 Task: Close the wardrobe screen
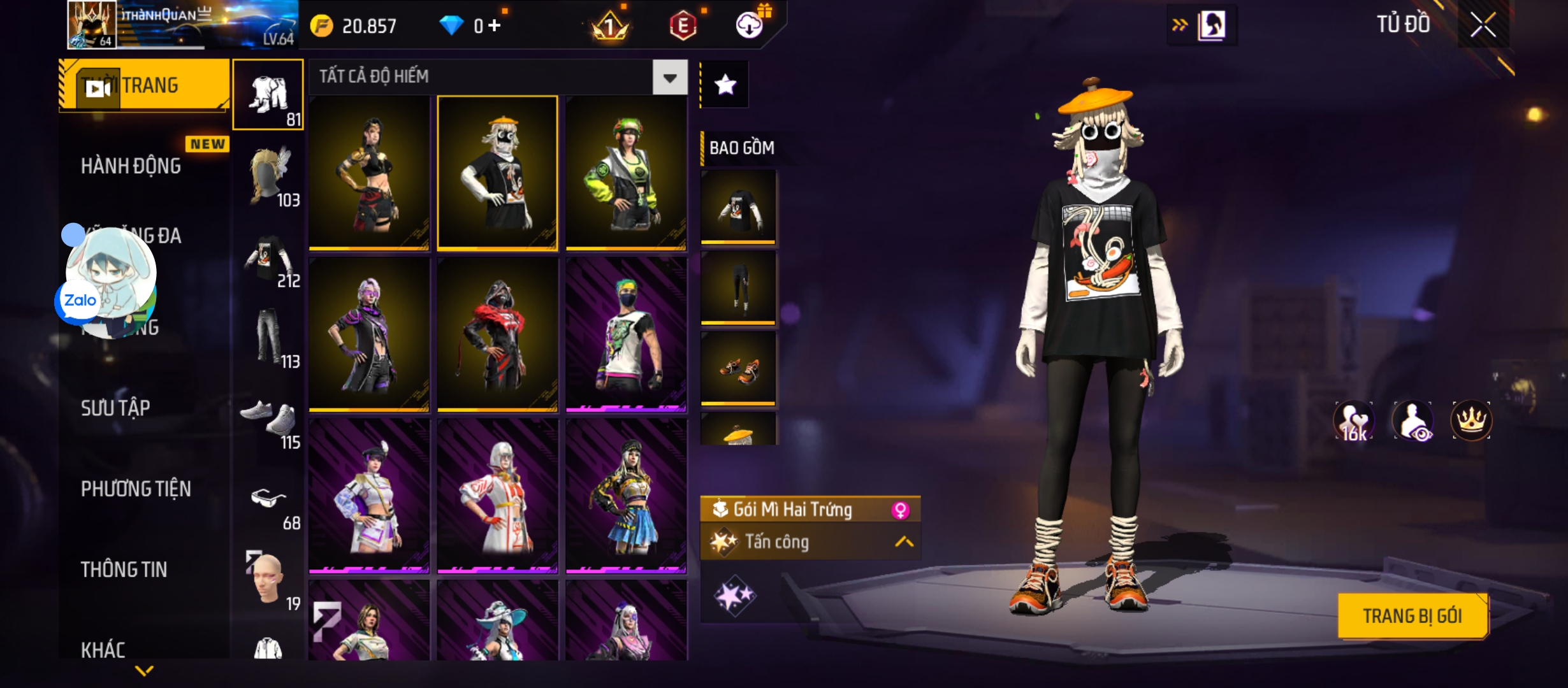pyautogui.click(x=1483, y=25)
